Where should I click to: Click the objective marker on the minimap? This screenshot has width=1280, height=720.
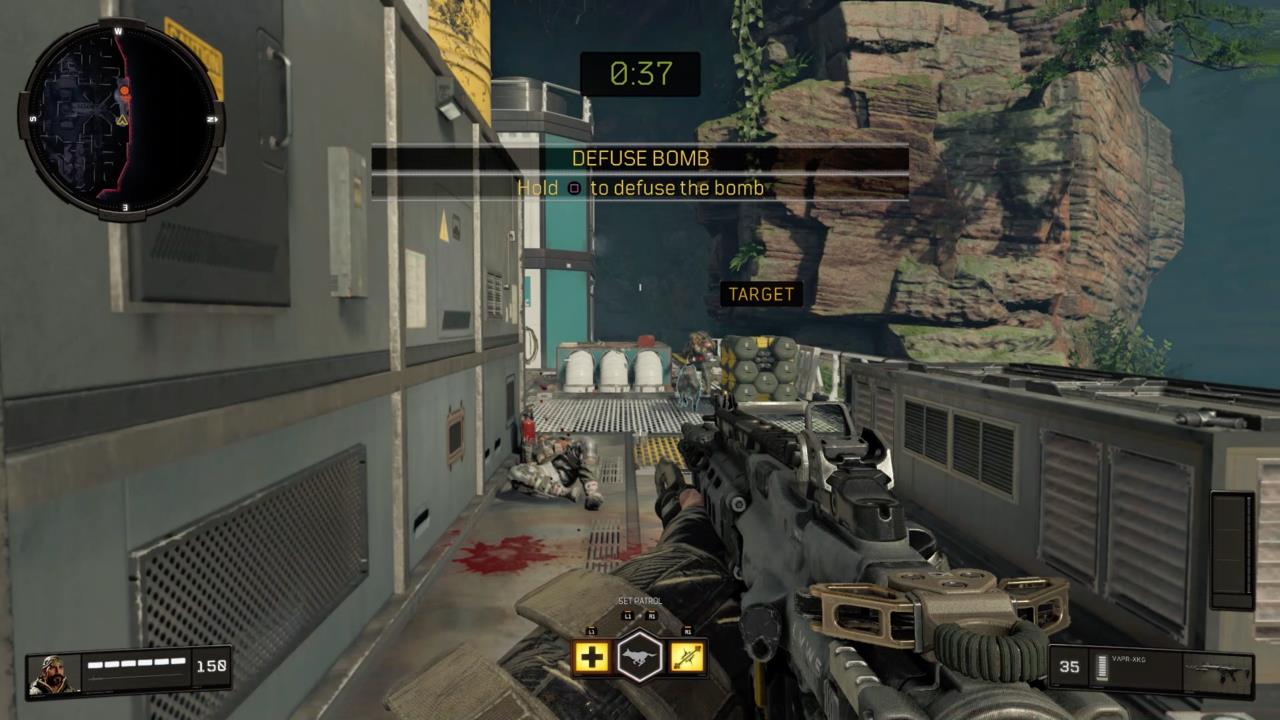(125, 89)
